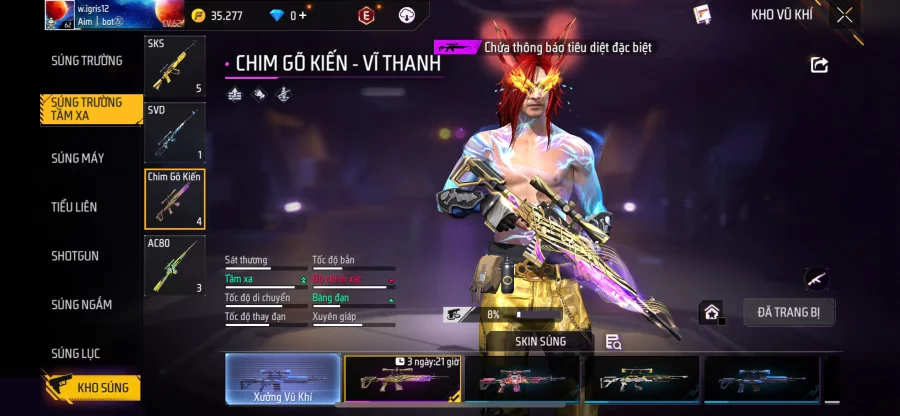Image resolution: width=900 pixels, height=416 pixels.
Task: Switch to the Súng Máy category
Action: (x=78, y=158)
